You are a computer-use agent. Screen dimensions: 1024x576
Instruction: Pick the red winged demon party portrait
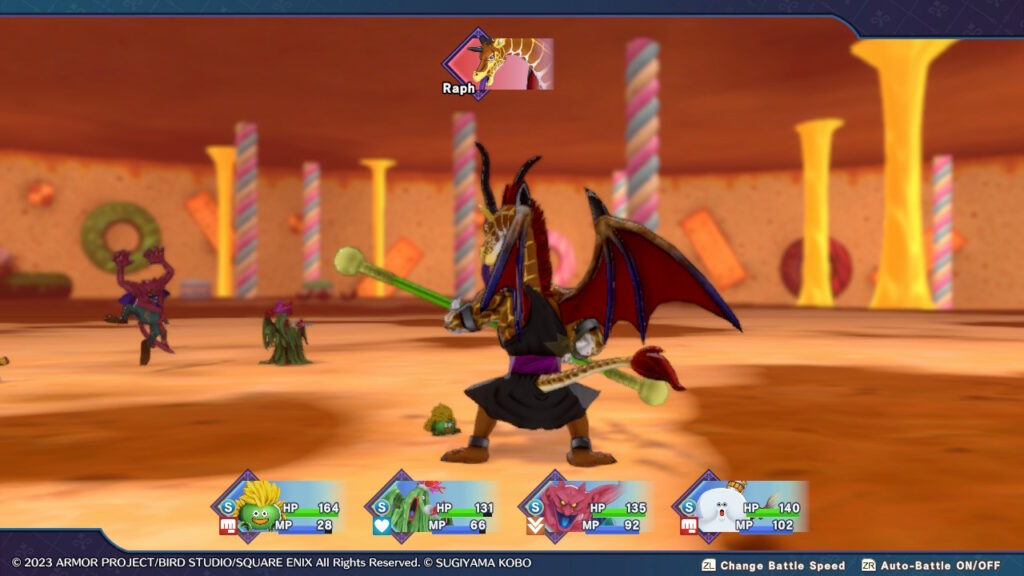click(565, 507)
